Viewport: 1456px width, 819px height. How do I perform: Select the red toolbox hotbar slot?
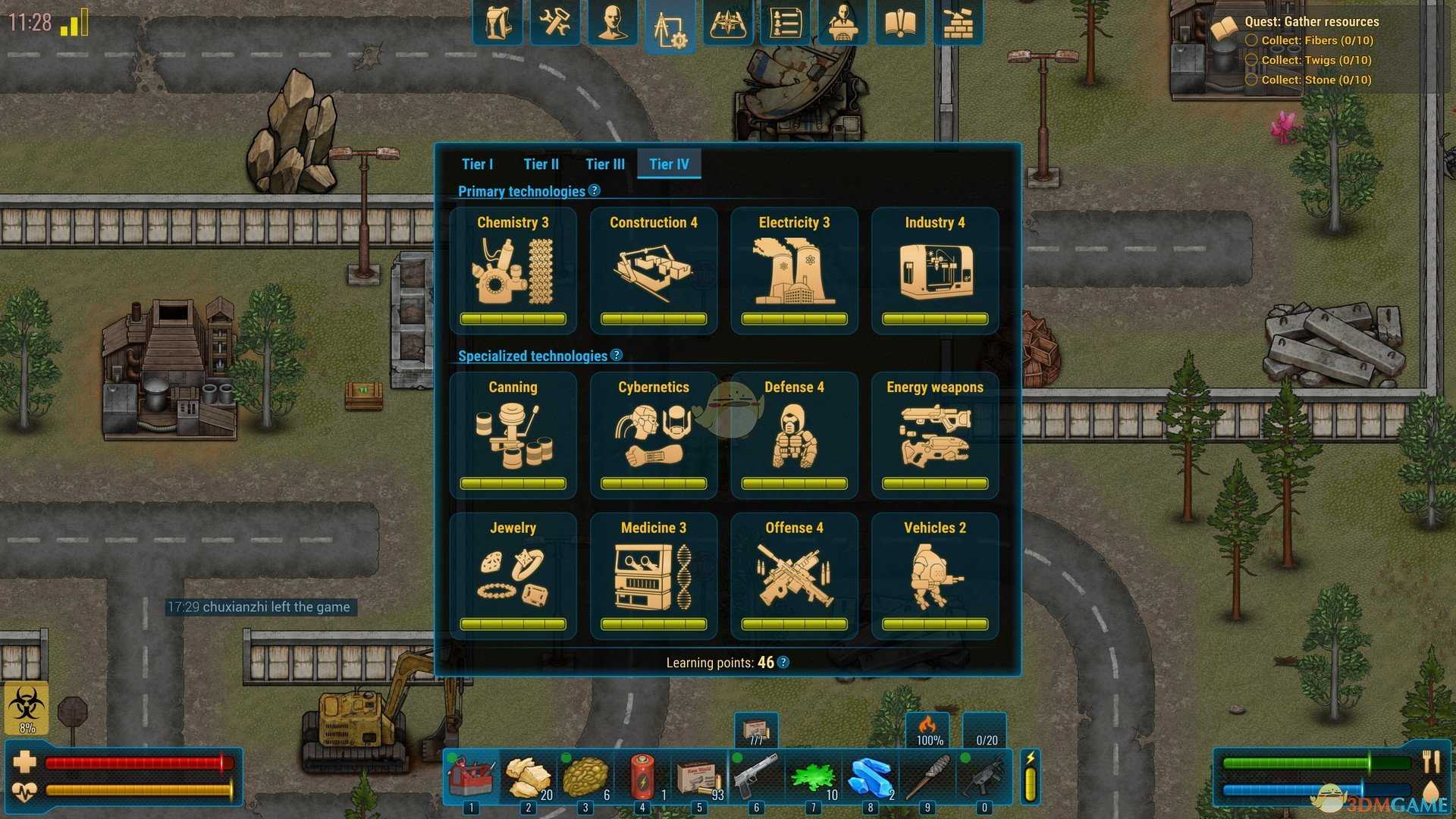[x=472, y=776]
